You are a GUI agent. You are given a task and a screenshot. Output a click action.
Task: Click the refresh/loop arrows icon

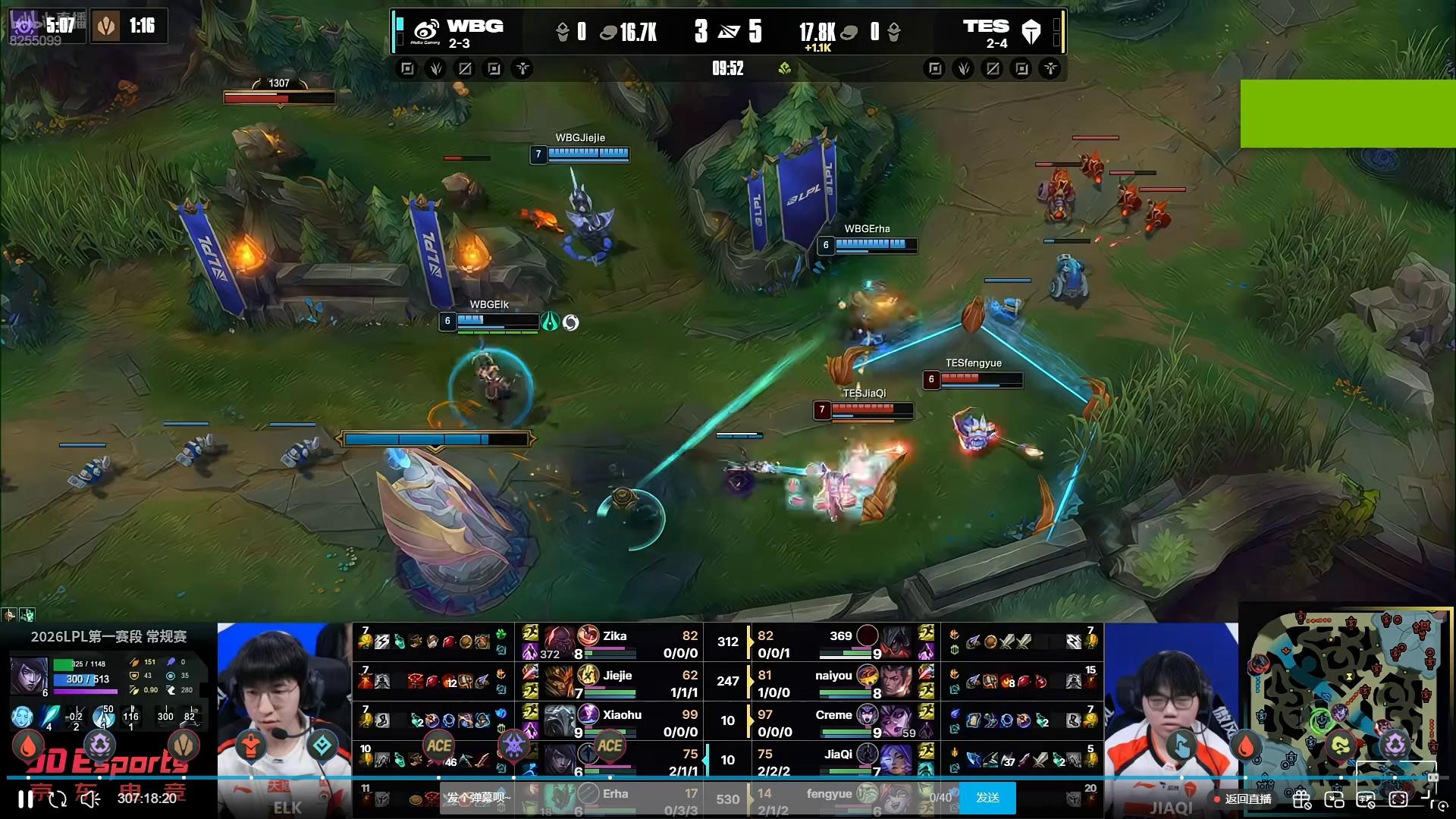pyautogui.click(x=58, y=799)
